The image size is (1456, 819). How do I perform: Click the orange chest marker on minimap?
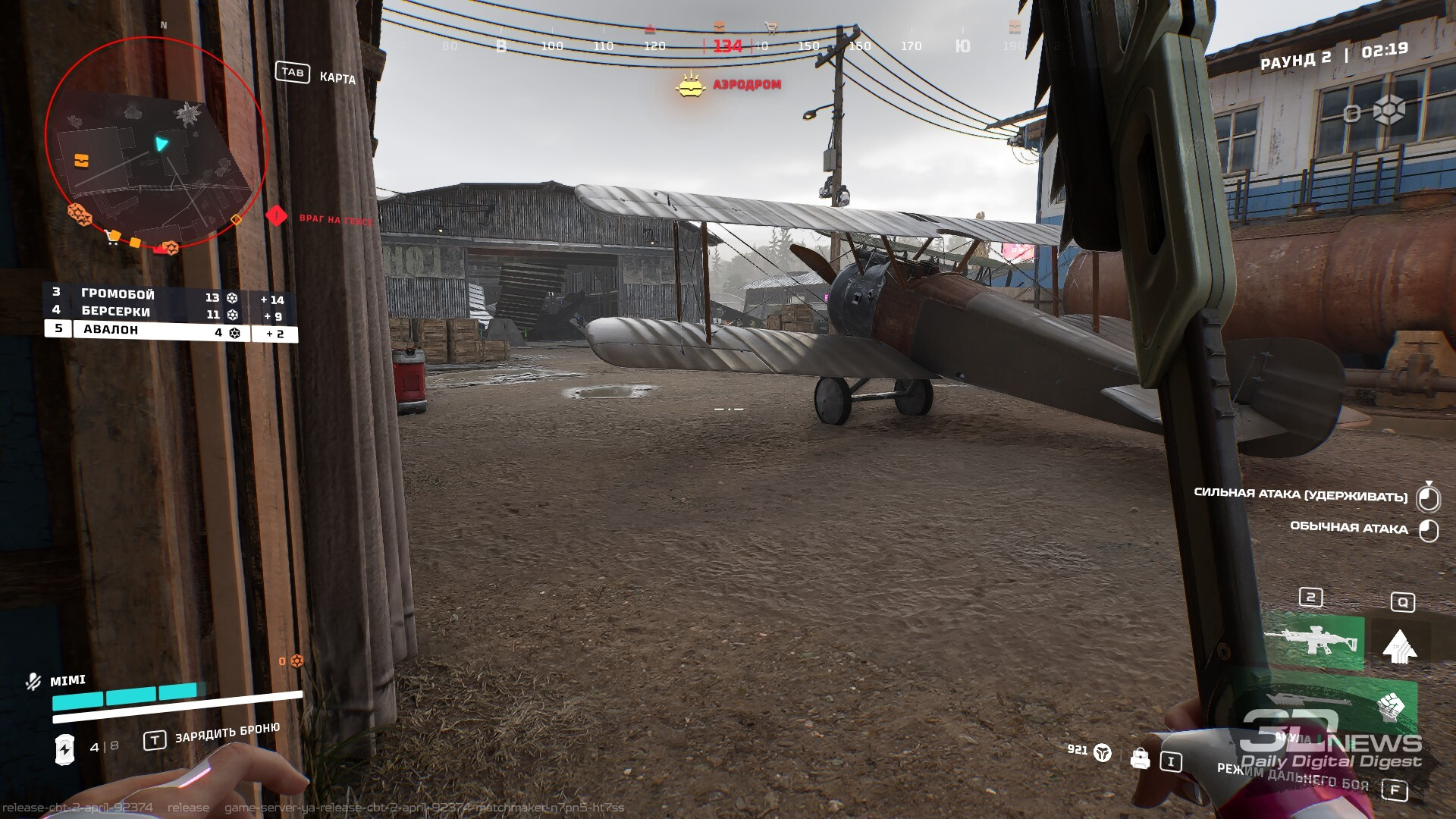coord(81,161)
